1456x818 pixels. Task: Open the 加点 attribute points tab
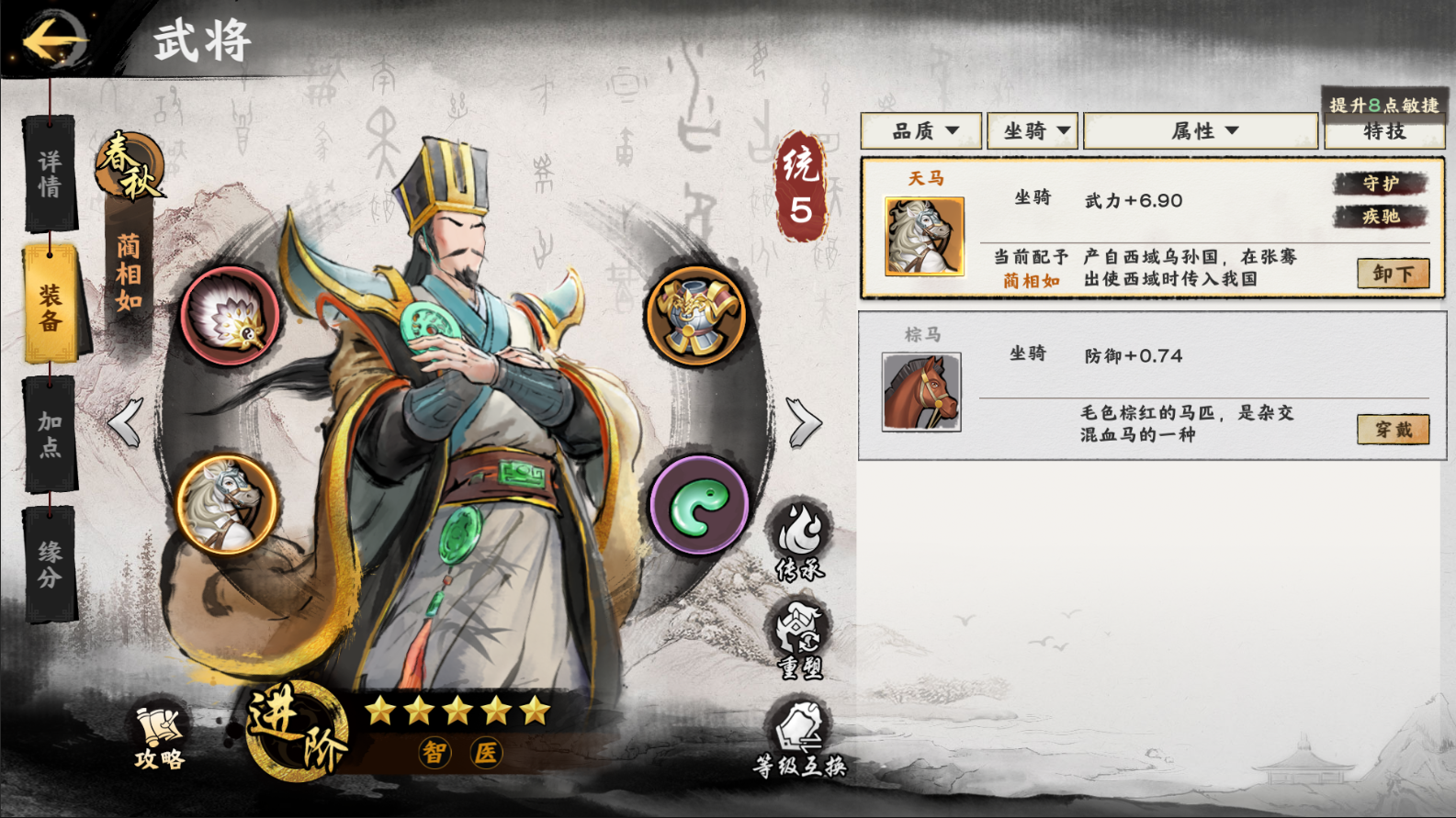pos(50,433)
